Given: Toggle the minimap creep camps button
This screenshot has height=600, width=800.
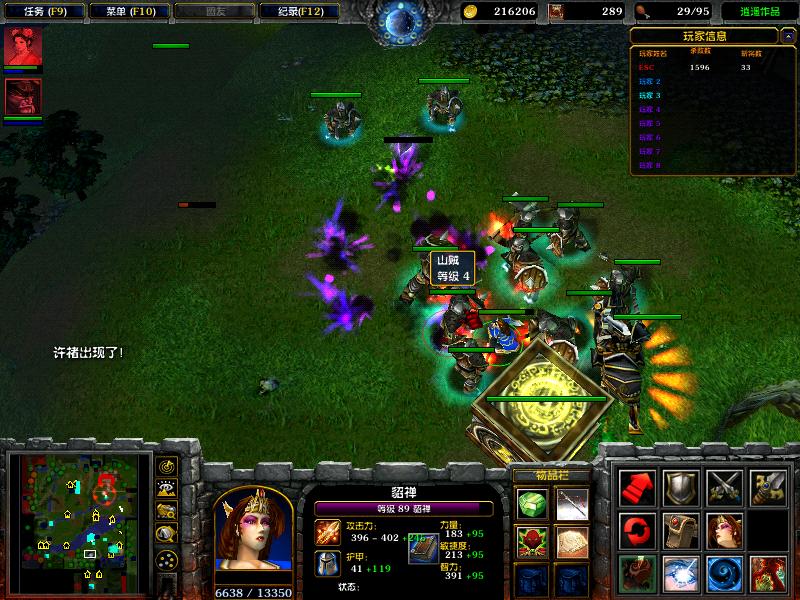Looking at the screenshot, I should (166, 535).
